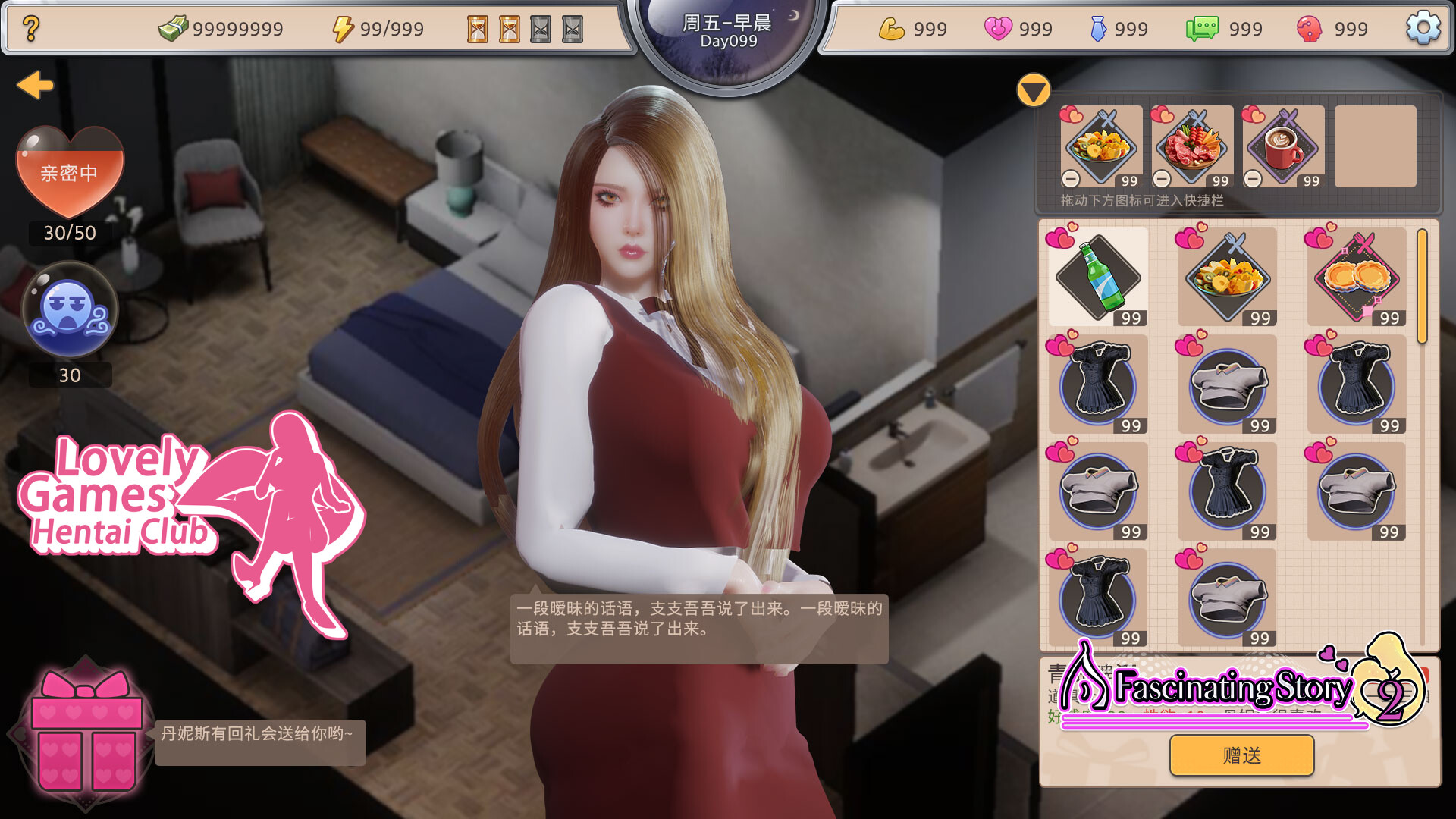
Task: Select the beer bottle item thumbnail
Action: tap(1097, 277)
